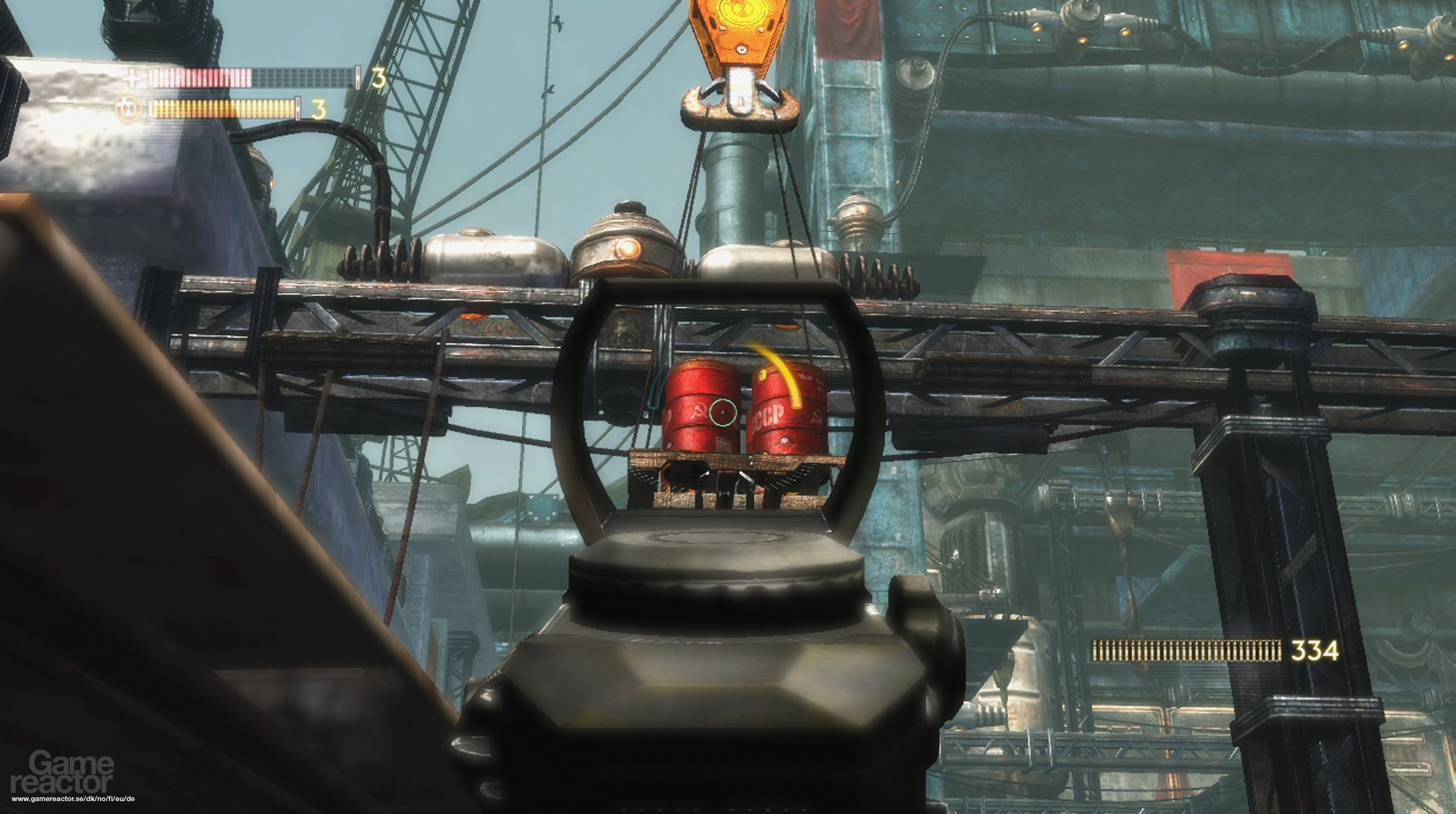The width and height of the screenshot is (1456, 814).
Task: Click the health cross icon
Action: pos(133,78)
